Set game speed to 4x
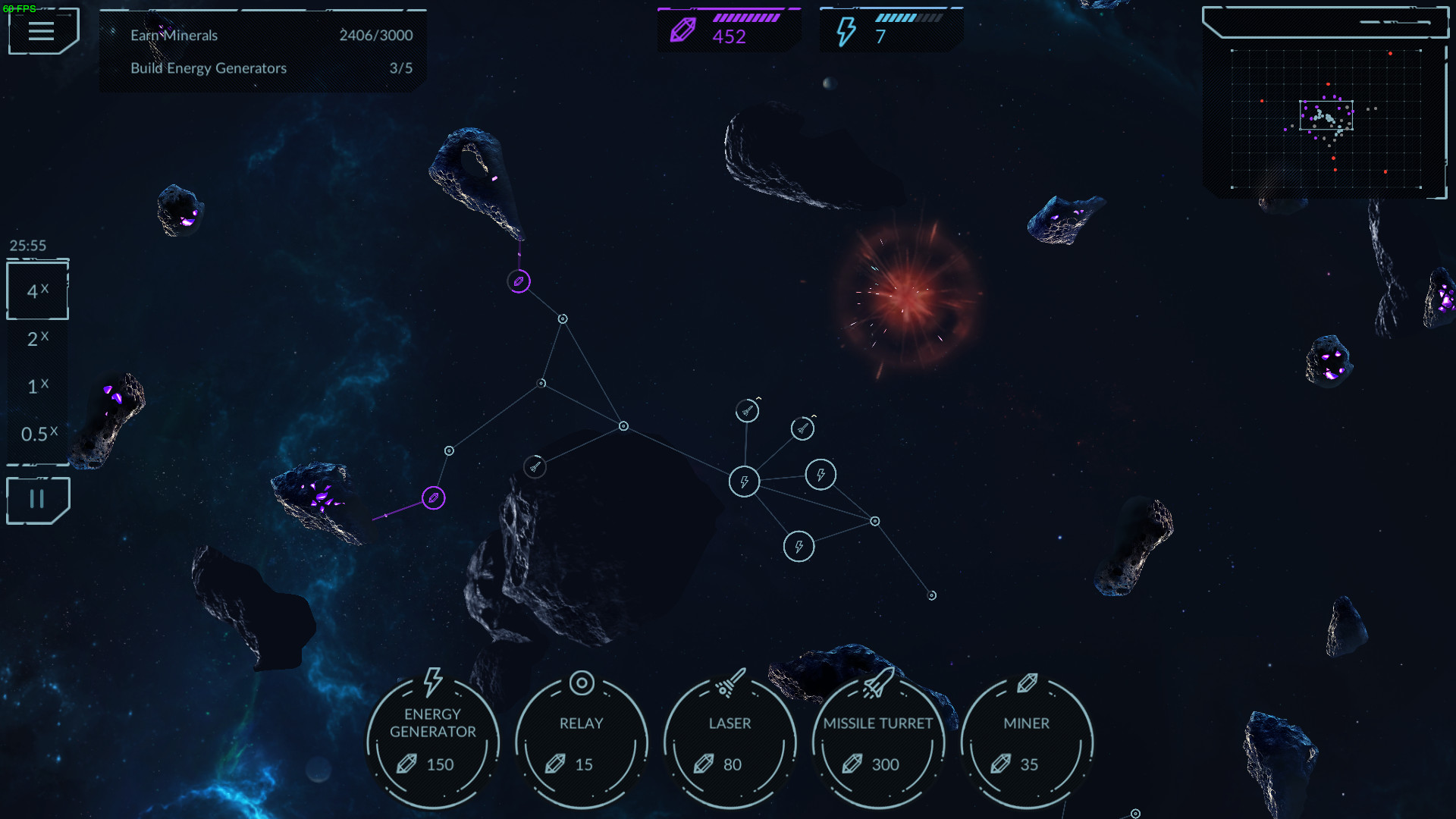Screen dimensions: 1456x819 pyautogui.click(x=37, y=291)
